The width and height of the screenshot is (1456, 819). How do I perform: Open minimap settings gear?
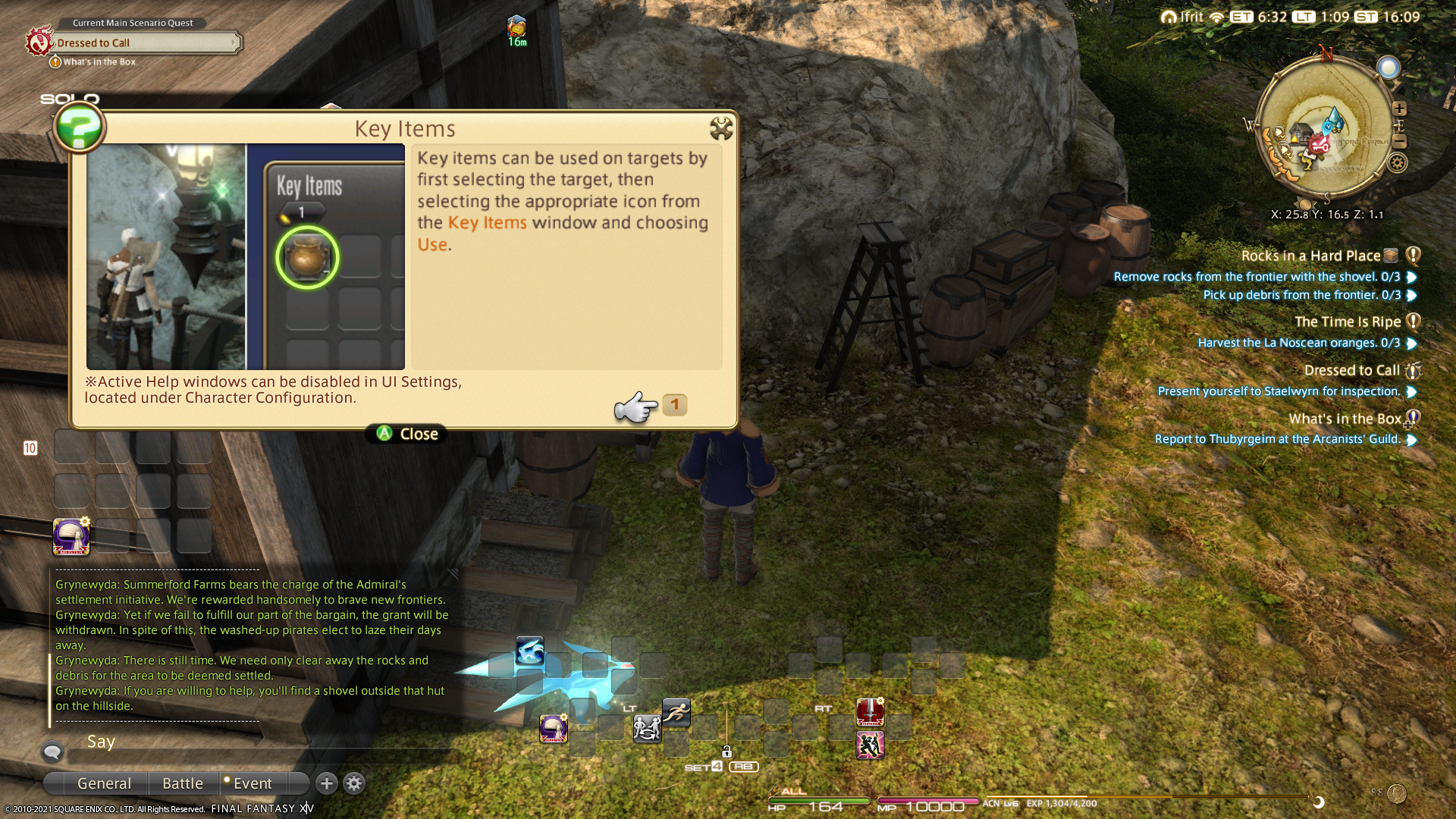[1398, 162]
